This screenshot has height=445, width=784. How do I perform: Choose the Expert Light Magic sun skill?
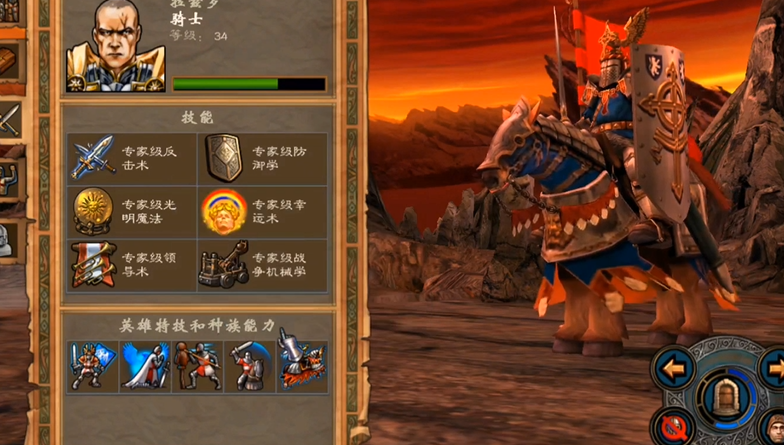93,210
